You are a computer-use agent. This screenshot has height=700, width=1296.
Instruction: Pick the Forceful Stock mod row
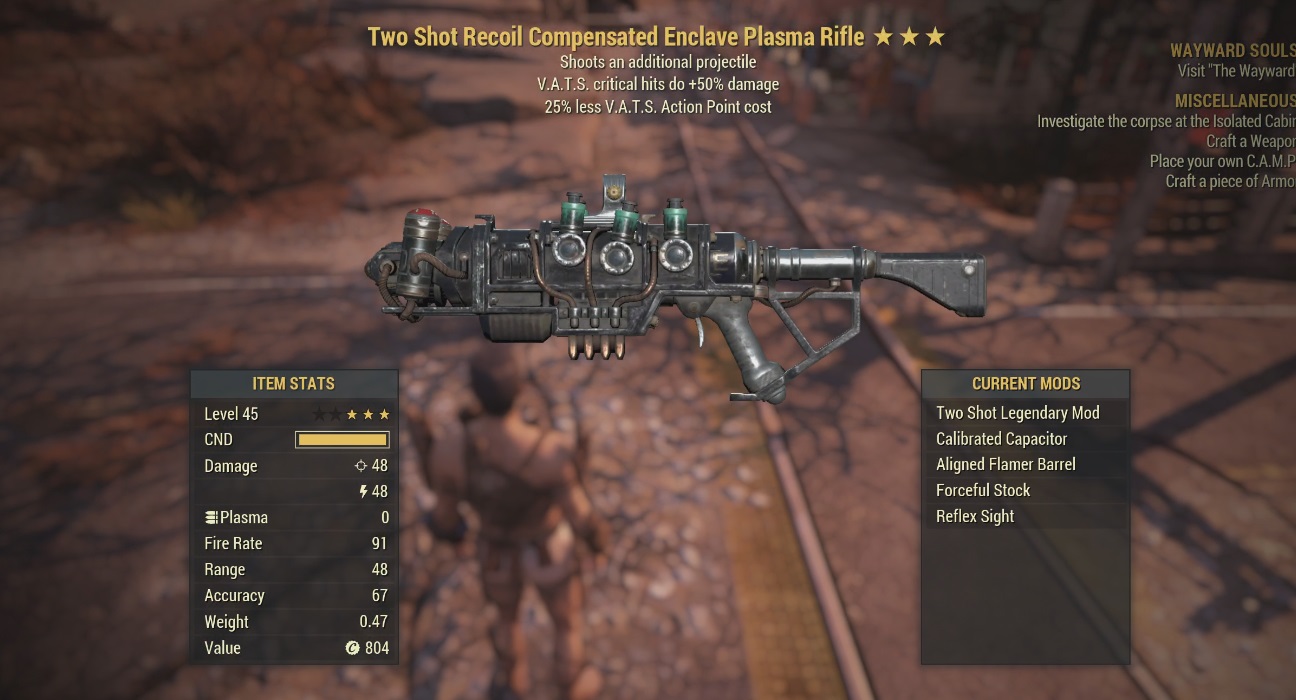coord(983,491)
